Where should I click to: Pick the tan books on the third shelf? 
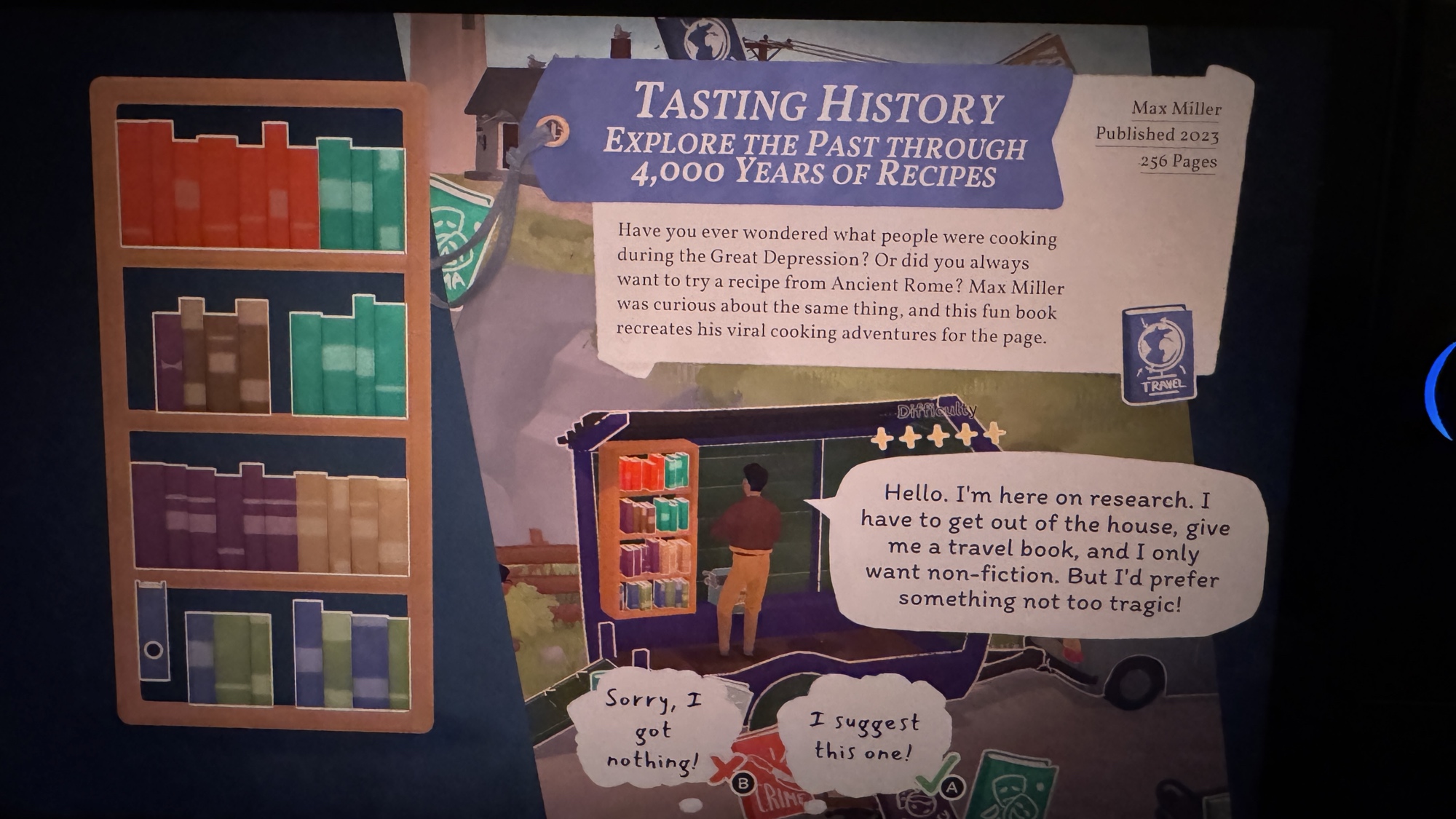352,524
